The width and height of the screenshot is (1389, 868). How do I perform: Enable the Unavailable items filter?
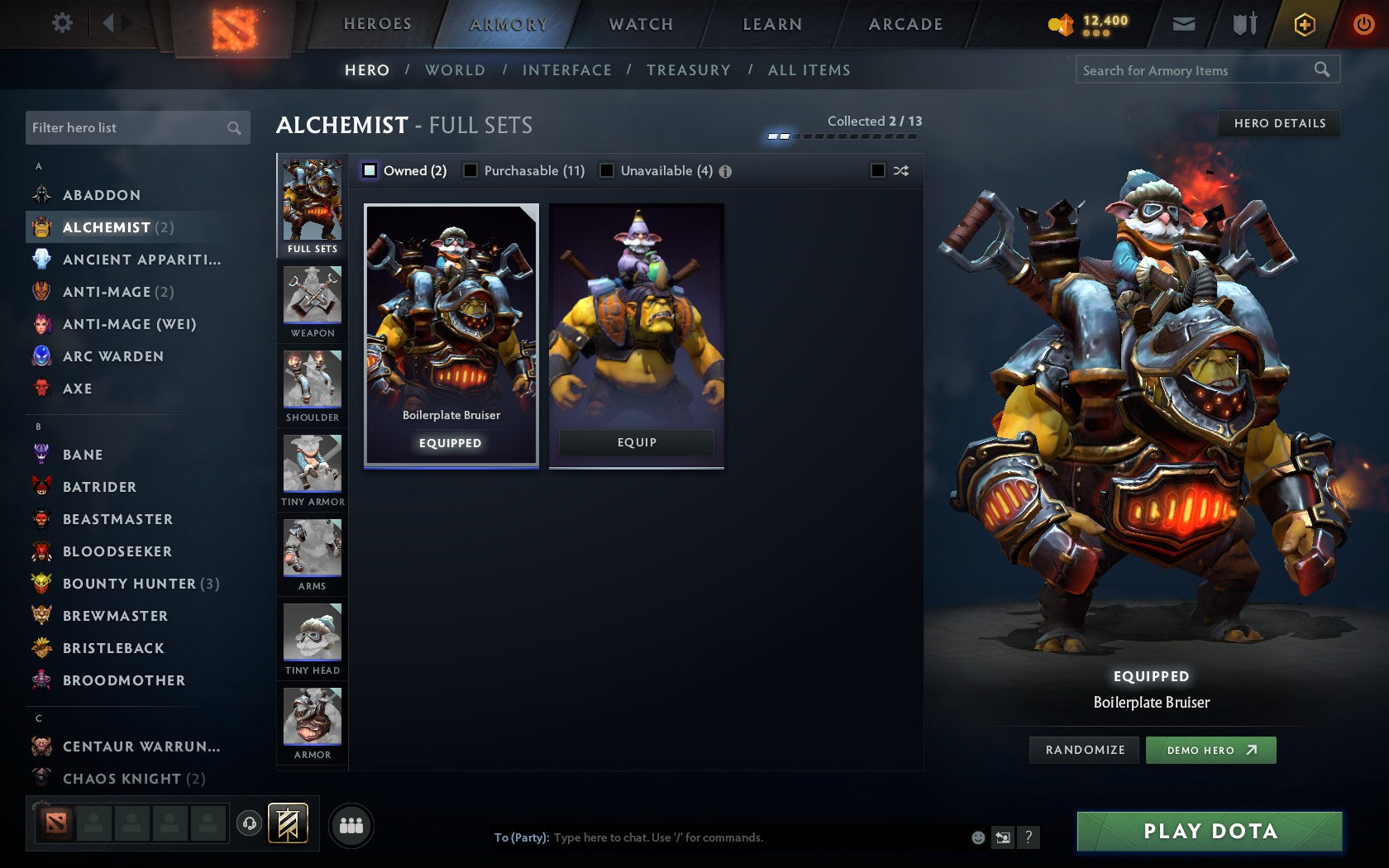(x=608, y=170)
